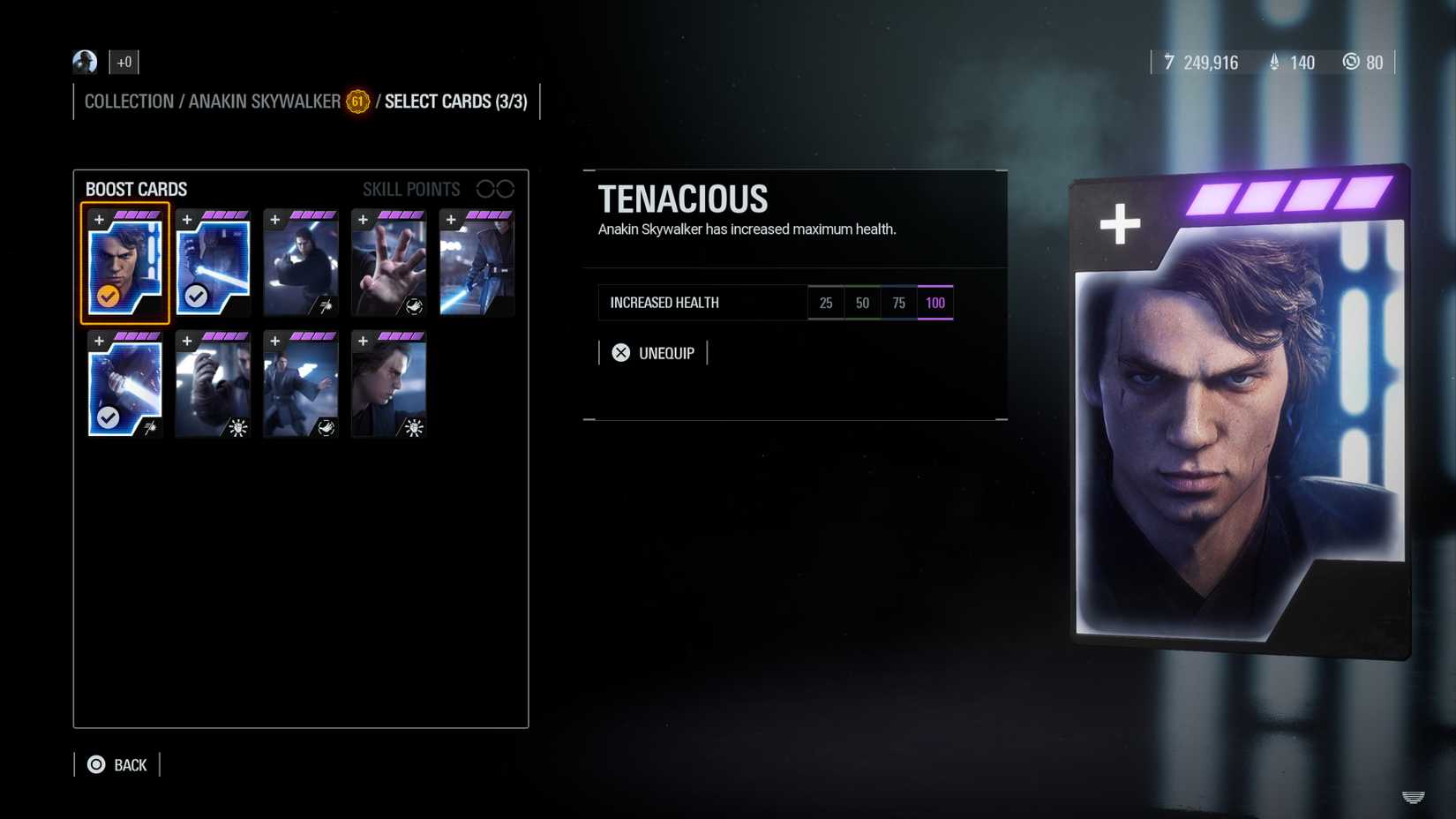
Task: Click the hand icon on the force-push card
Action: (x=415, y=304)
